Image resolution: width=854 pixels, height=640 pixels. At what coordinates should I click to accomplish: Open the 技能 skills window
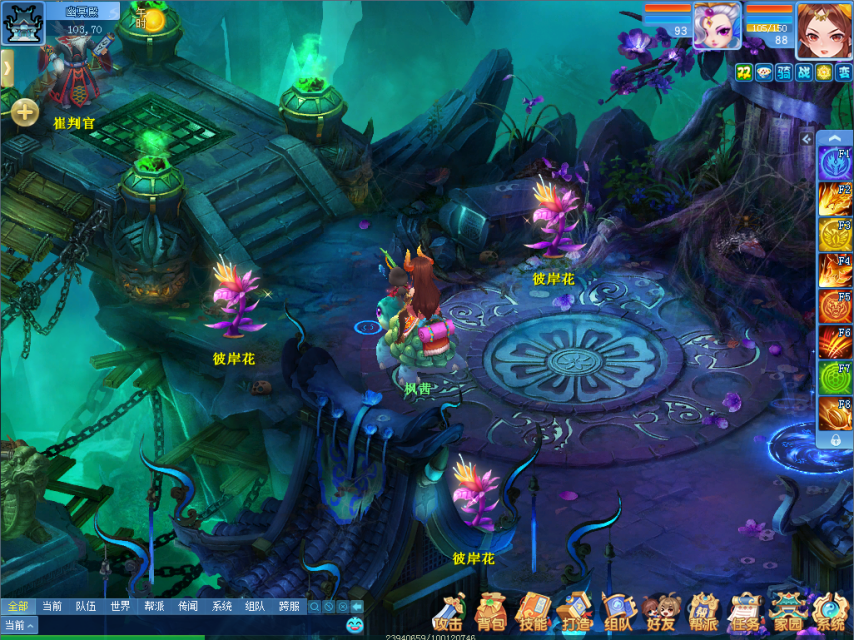532,609
